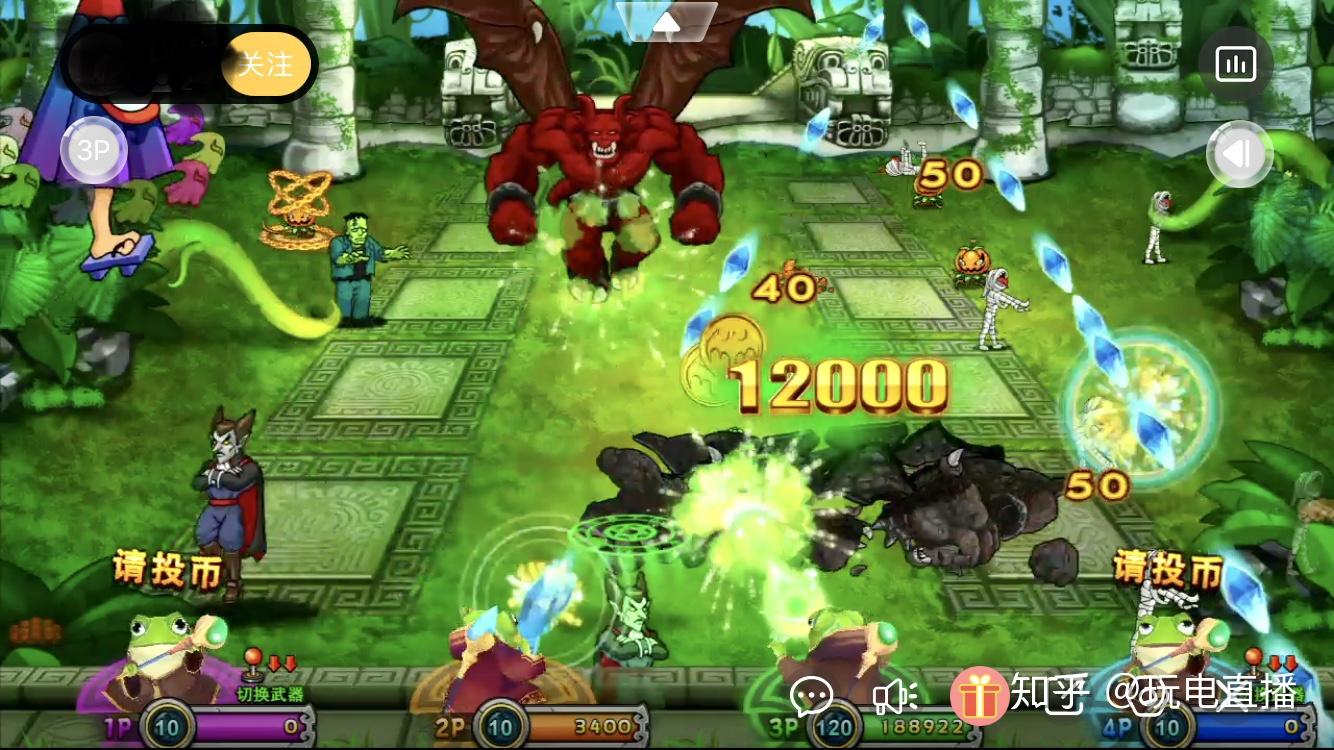
Task: Toggle the speaker sound icon
Action: tap(895, 696)
